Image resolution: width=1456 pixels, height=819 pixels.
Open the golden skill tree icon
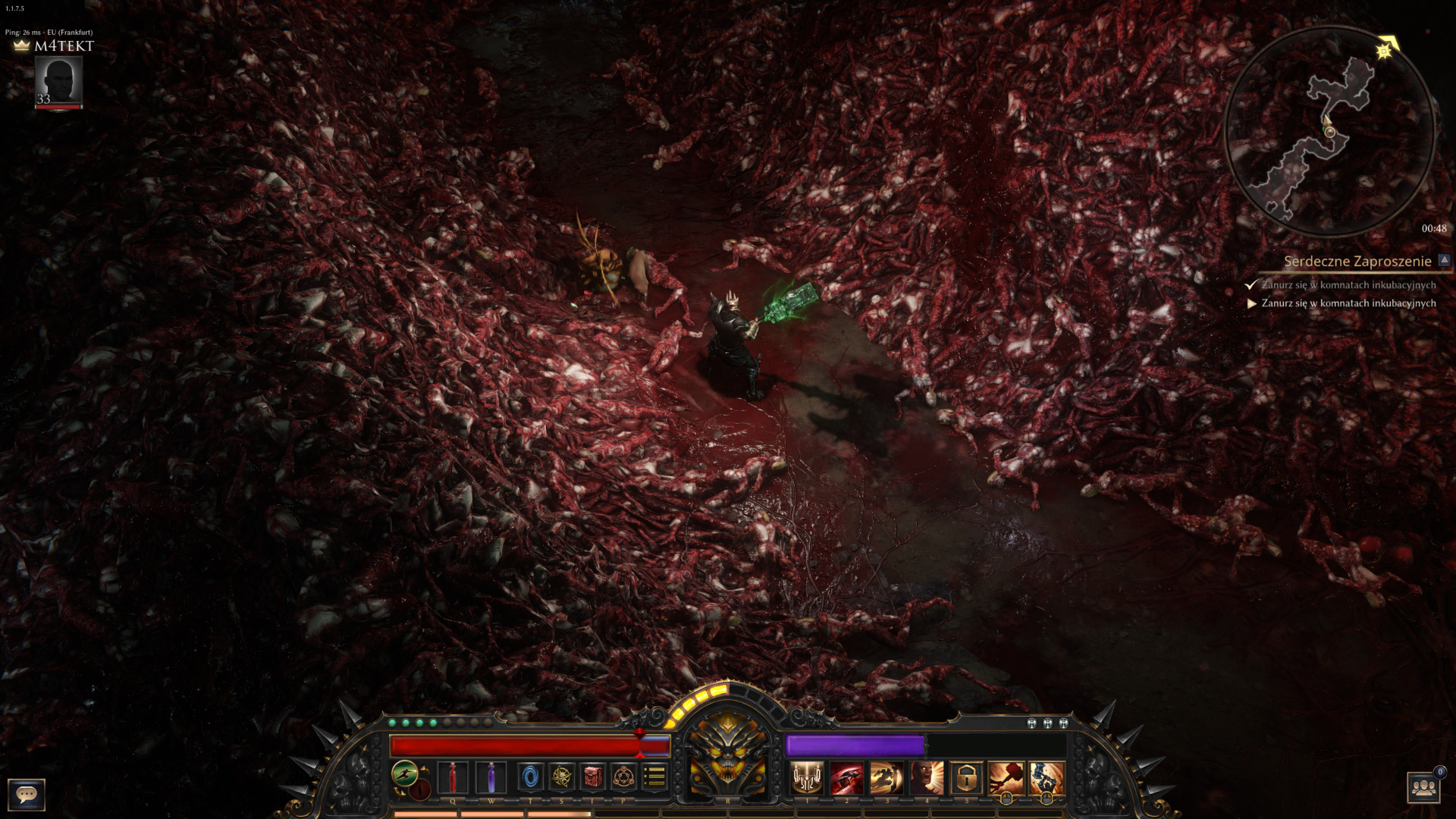pos(562,777)
